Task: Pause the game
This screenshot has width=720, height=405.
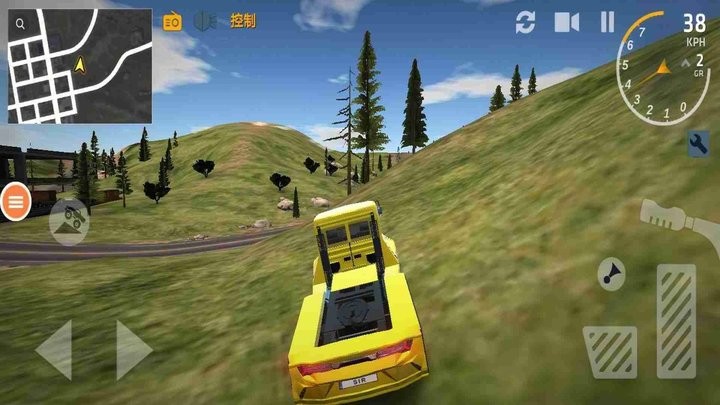Action: coord(607,21)
